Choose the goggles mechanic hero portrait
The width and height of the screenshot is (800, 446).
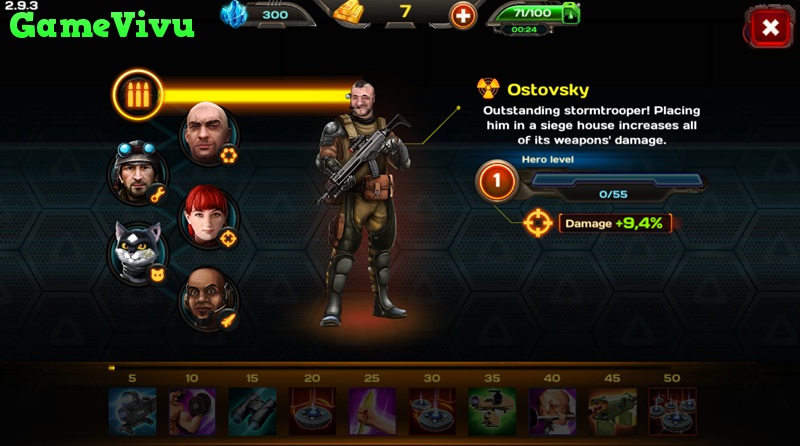[135, 174]
